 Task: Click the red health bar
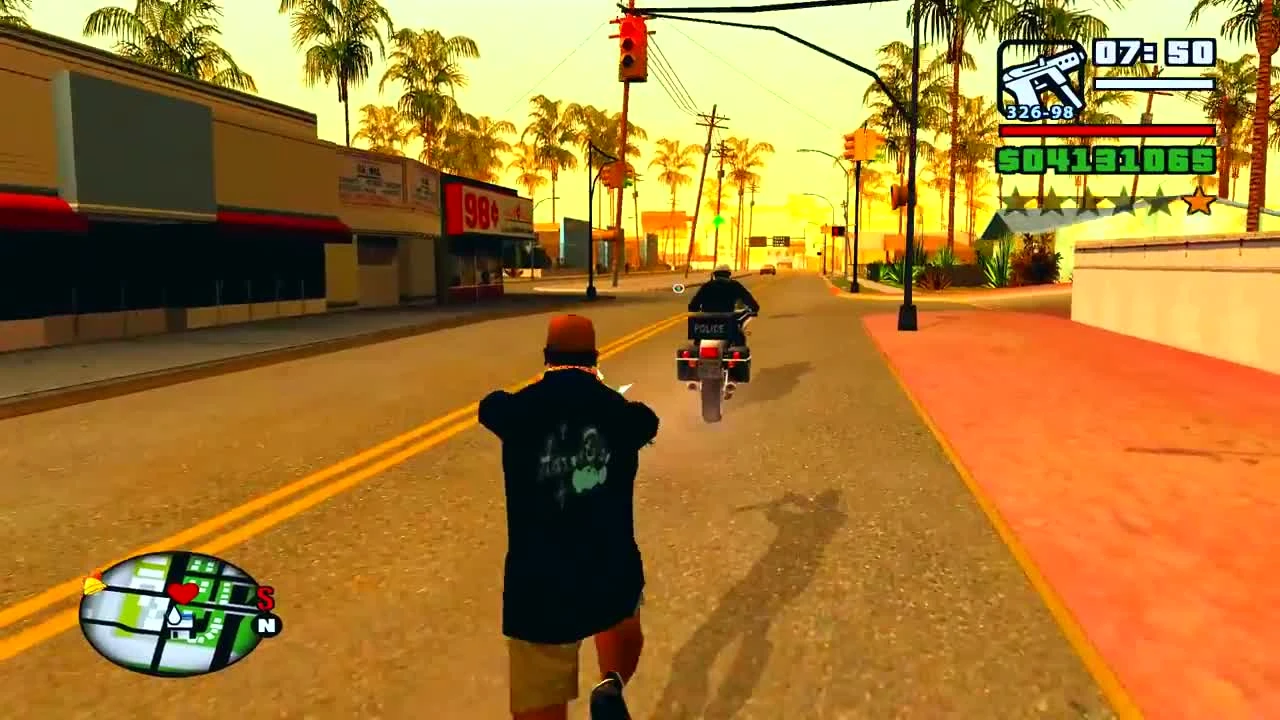click(x=1107, y=131)
